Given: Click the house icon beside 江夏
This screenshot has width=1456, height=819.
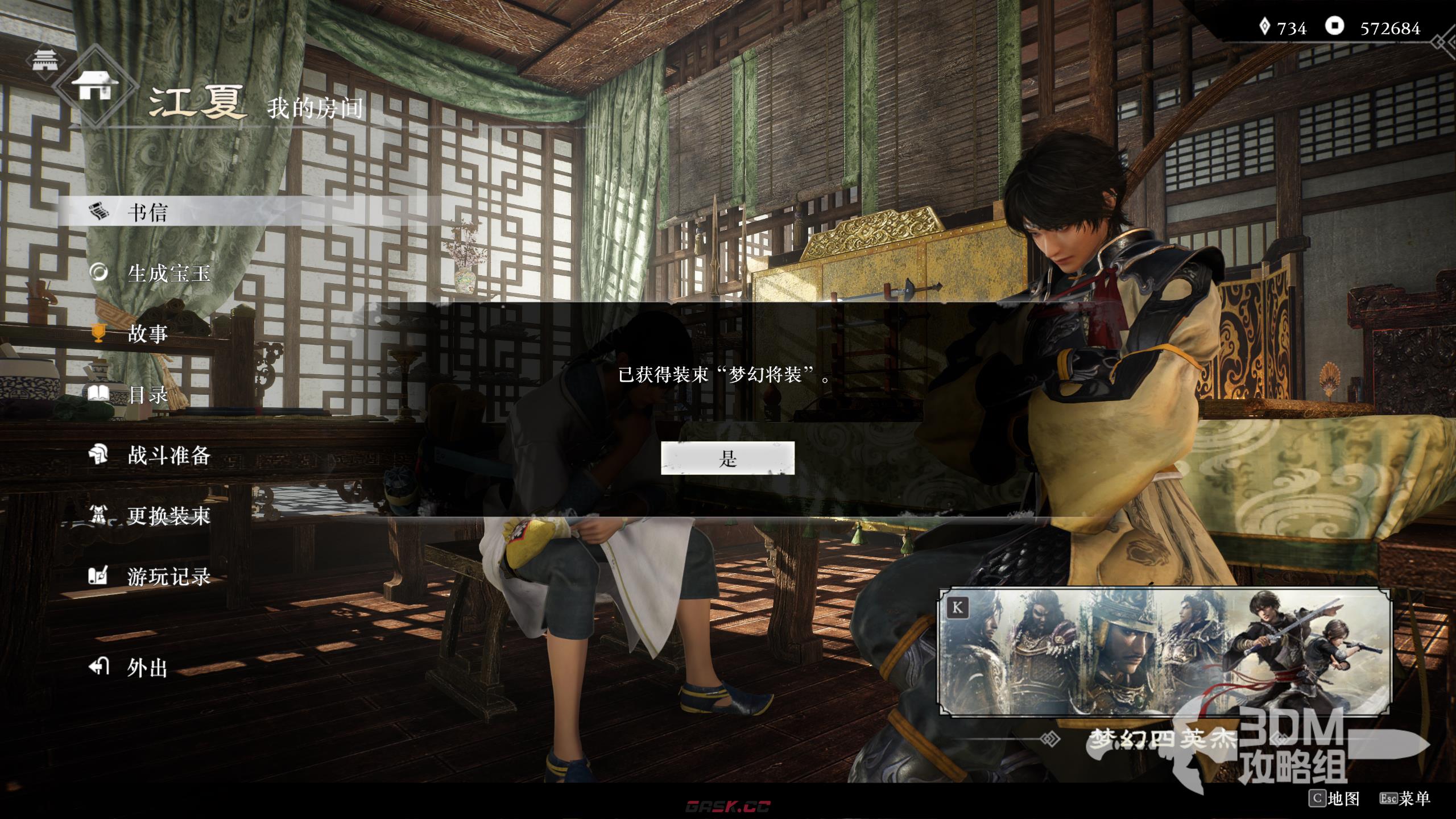Looking at the screenshot, I should (x=95, y=86).
